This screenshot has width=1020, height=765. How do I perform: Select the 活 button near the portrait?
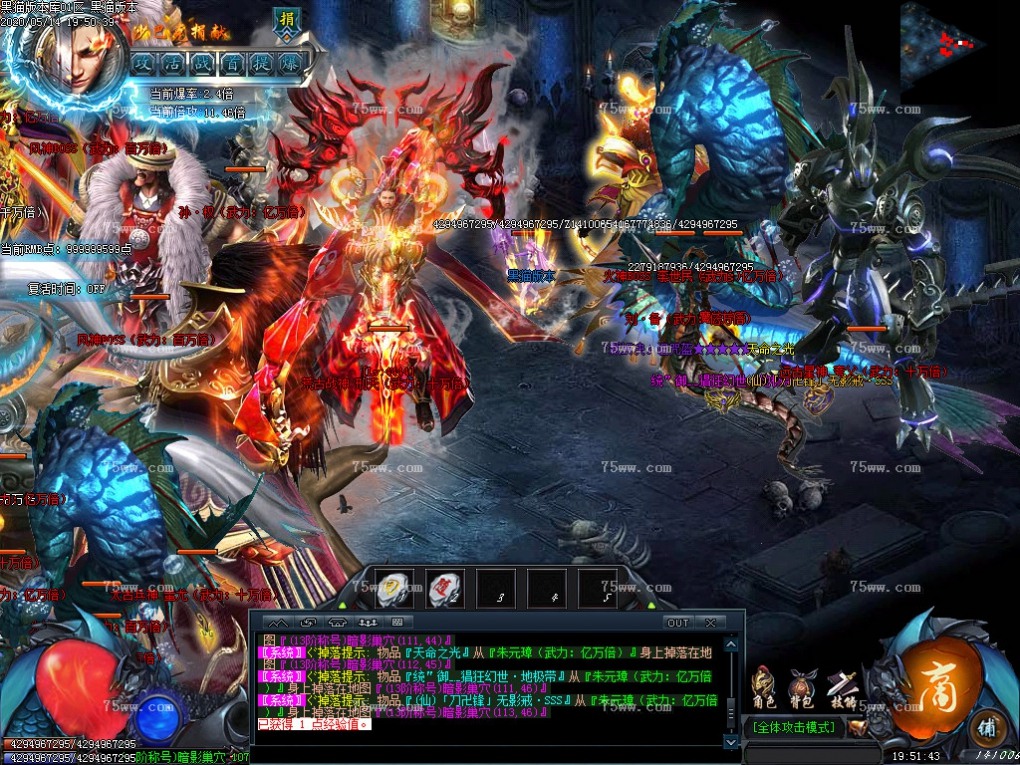[173, 62]
